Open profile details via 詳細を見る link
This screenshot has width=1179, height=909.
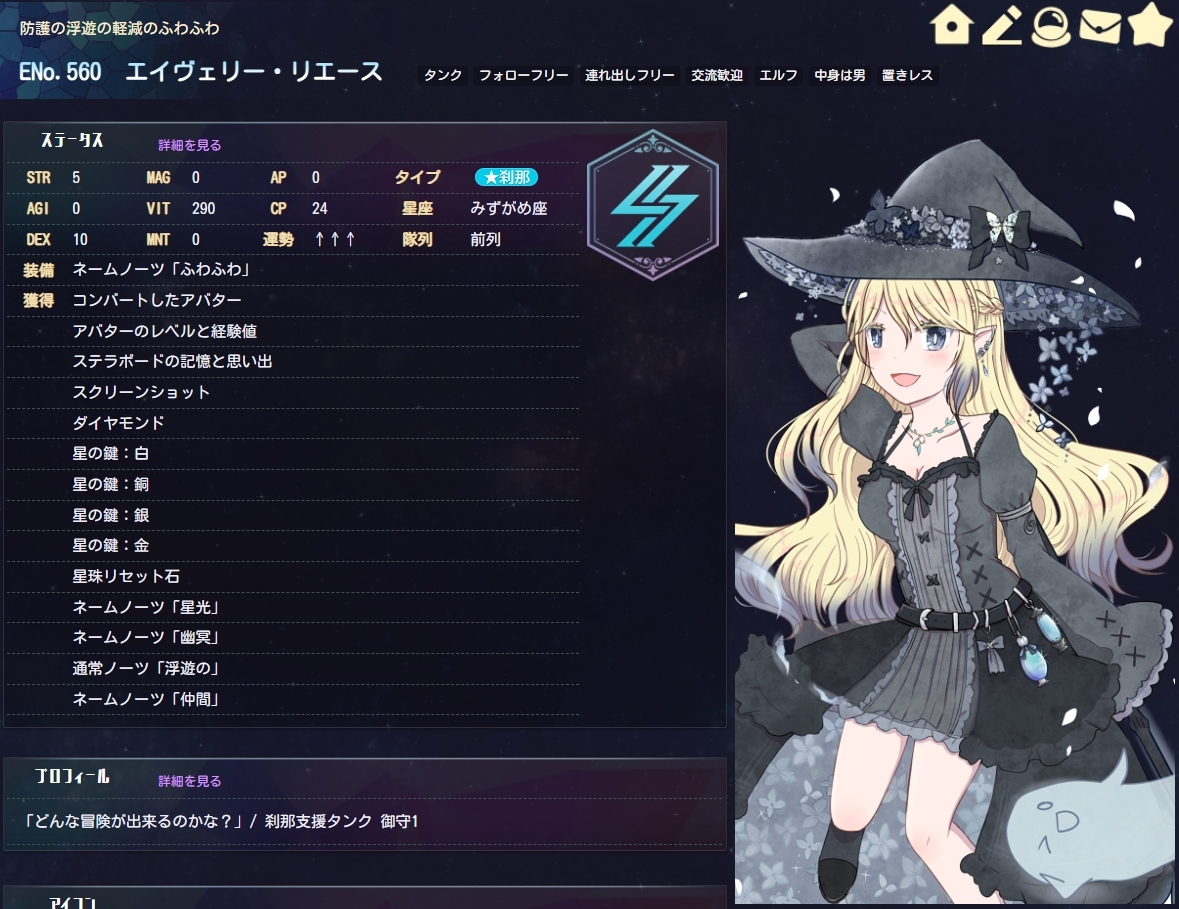point(190,781)
